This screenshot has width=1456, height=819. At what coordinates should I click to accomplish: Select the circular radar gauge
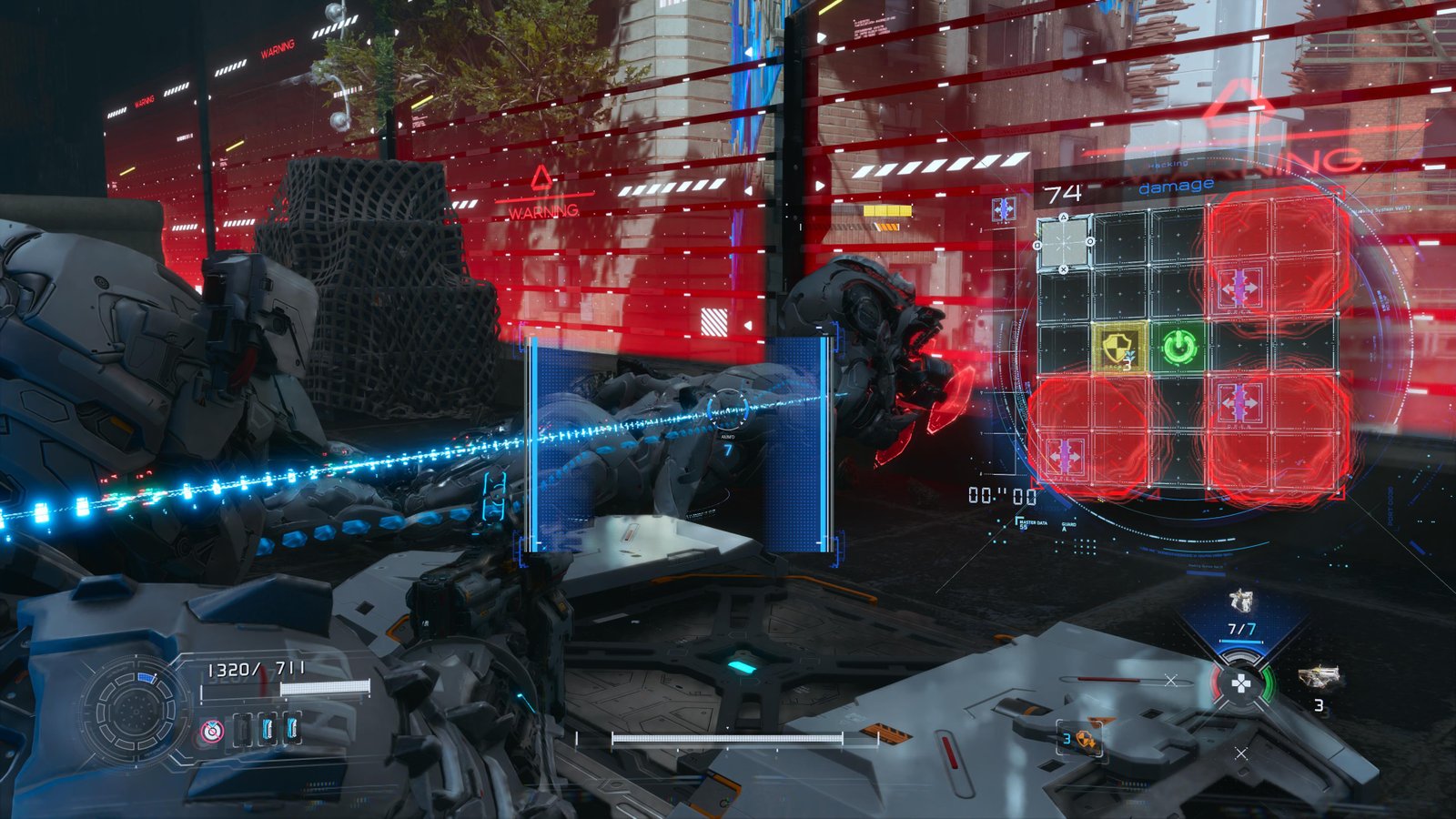[x=133, y=708]
